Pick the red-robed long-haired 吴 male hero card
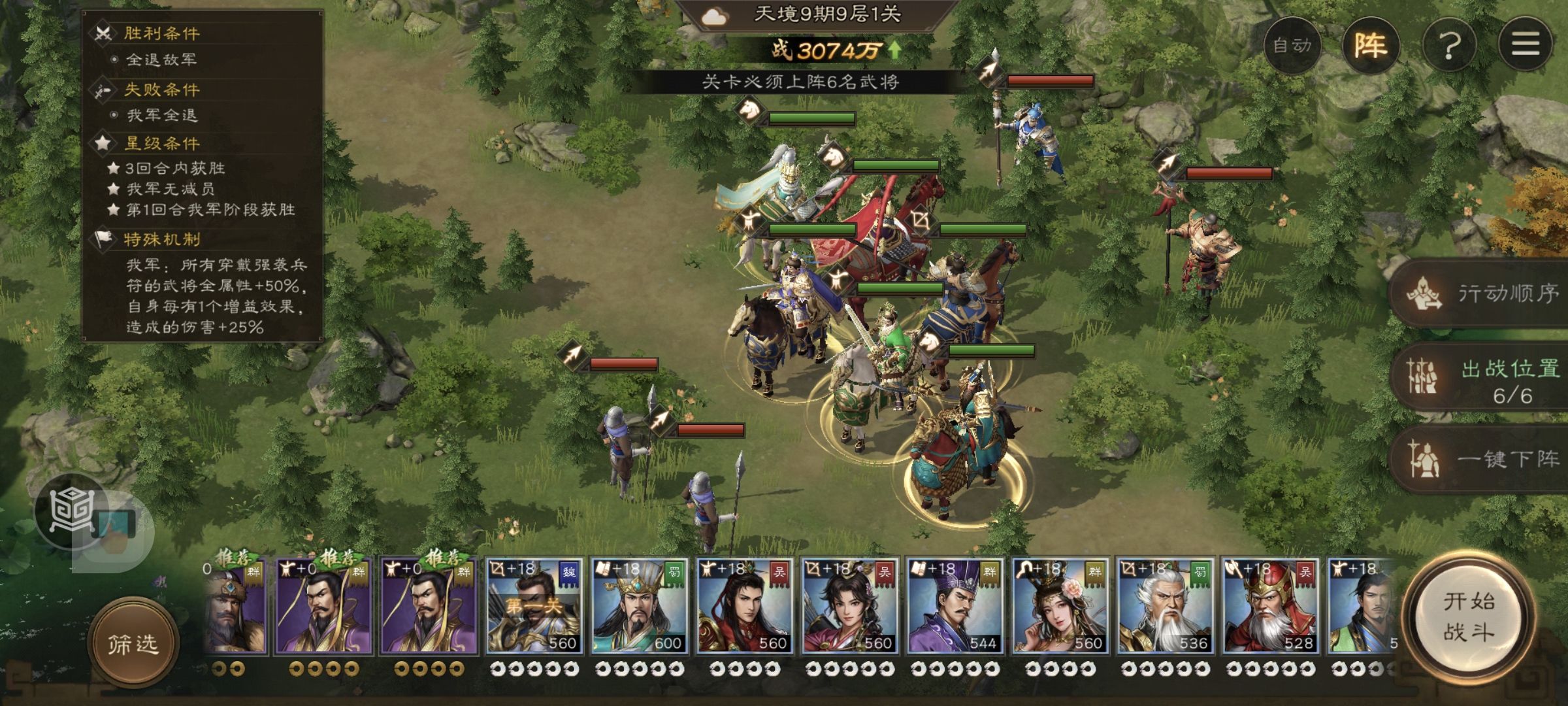 (745, 607)
